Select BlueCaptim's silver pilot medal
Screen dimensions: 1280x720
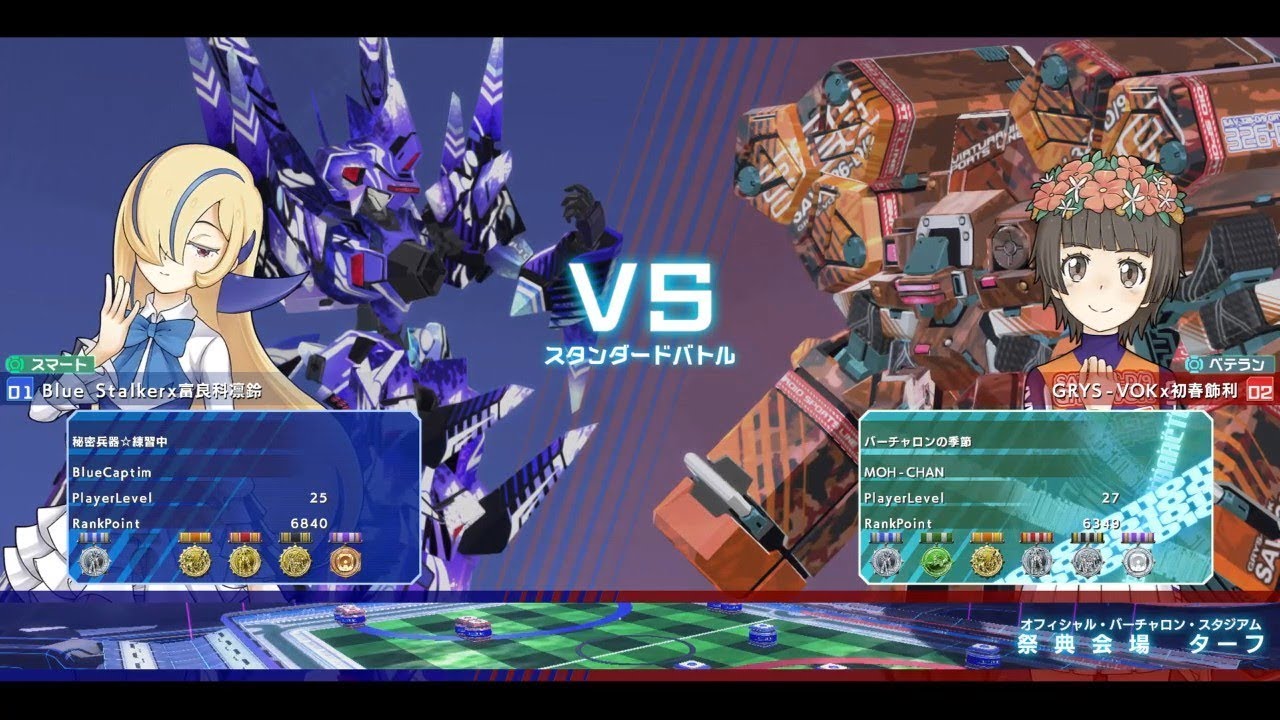point(93,561)
